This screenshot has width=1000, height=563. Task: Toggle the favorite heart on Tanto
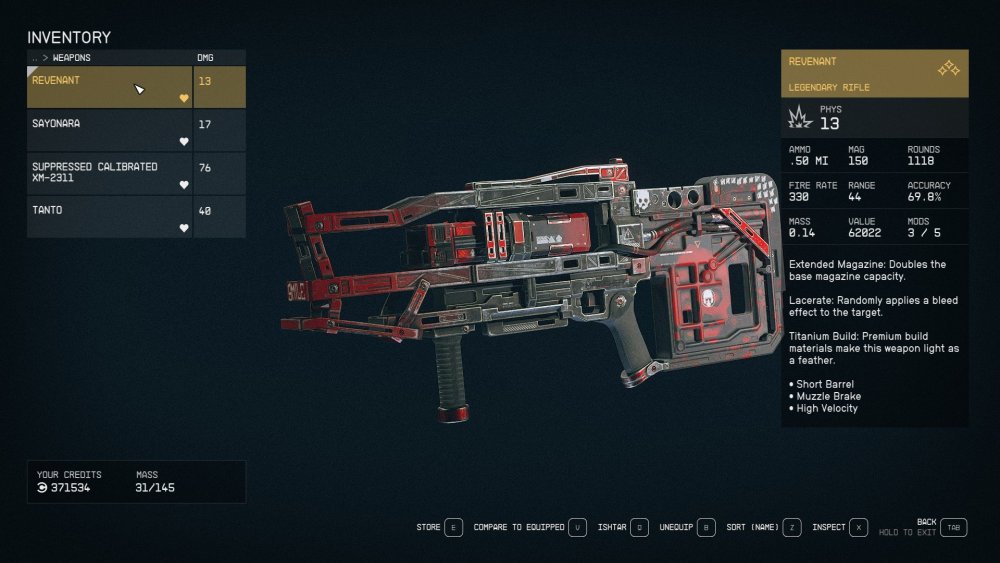[x=184, y=228]
